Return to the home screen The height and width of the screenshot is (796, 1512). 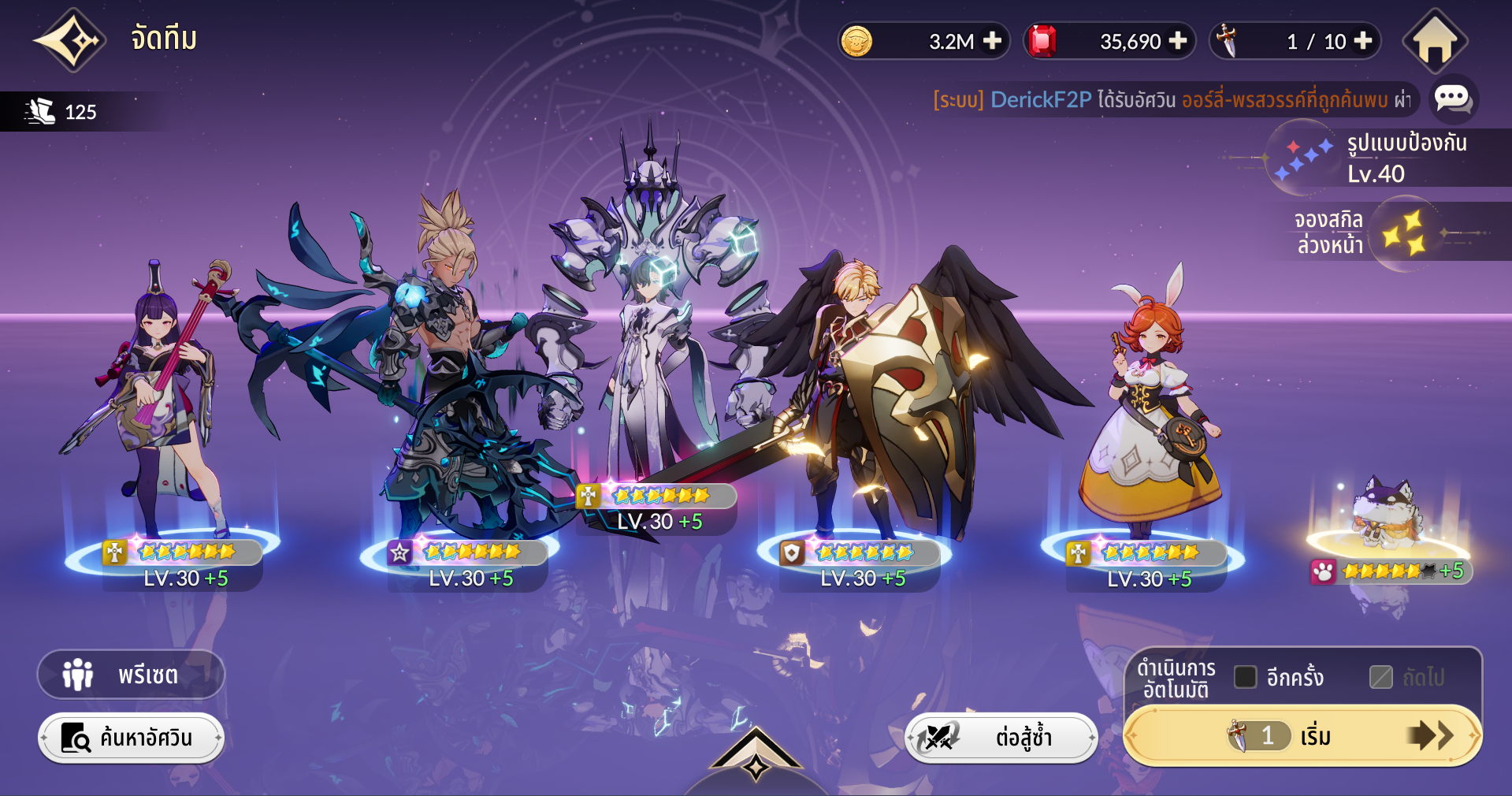coord(1434,42)
